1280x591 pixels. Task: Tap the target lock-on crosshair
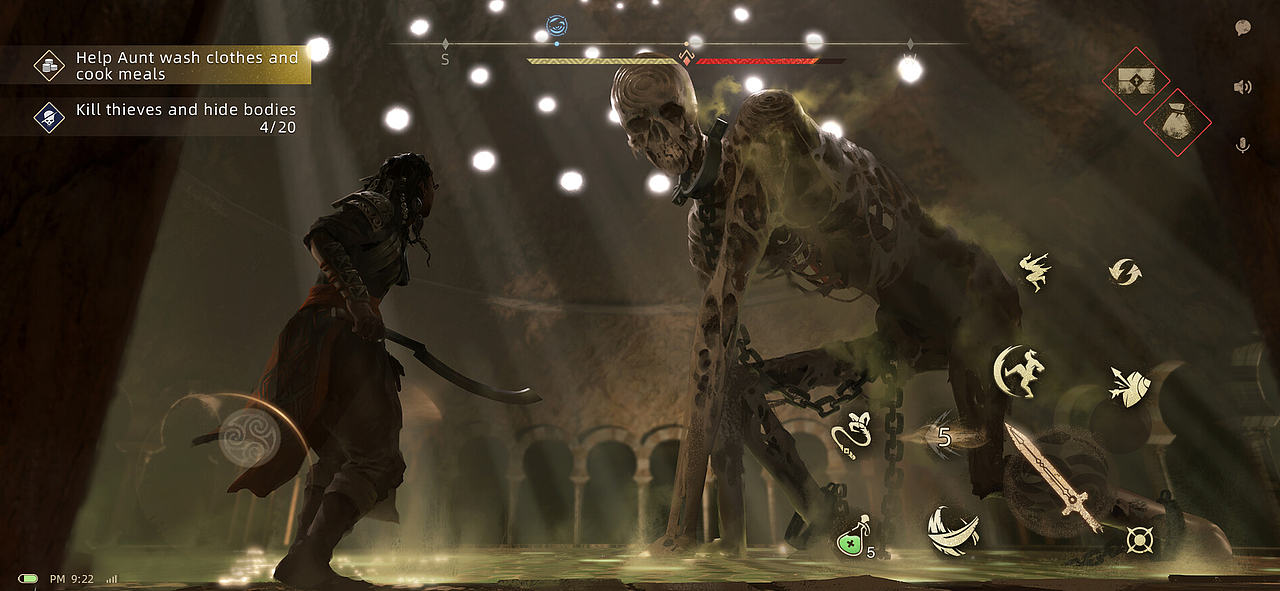[x=1138, y=540]
